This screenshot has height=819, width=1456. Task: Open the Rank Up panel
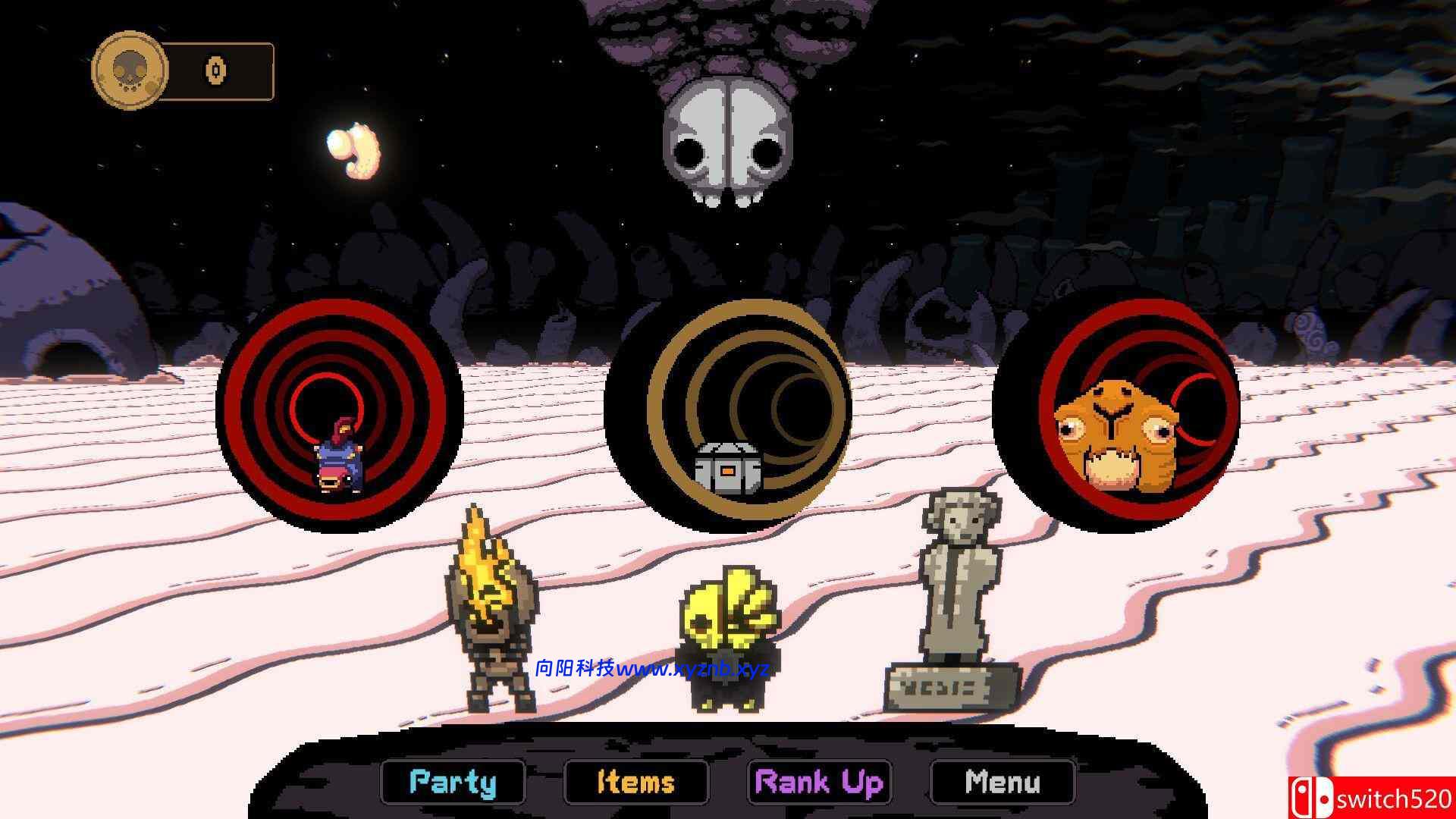click(820, 783)
